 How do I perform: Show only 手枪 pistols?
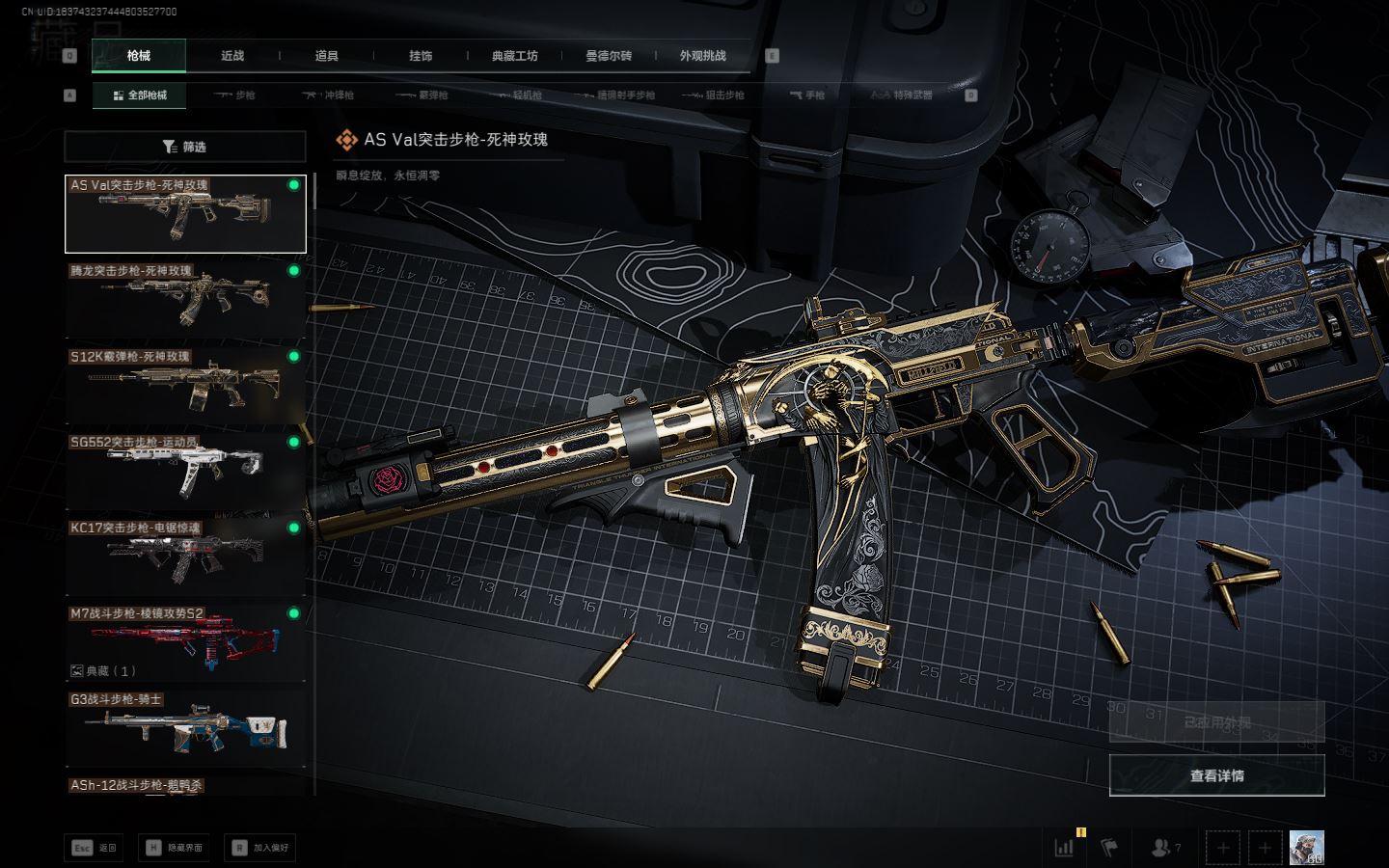[x=807, y=95]
